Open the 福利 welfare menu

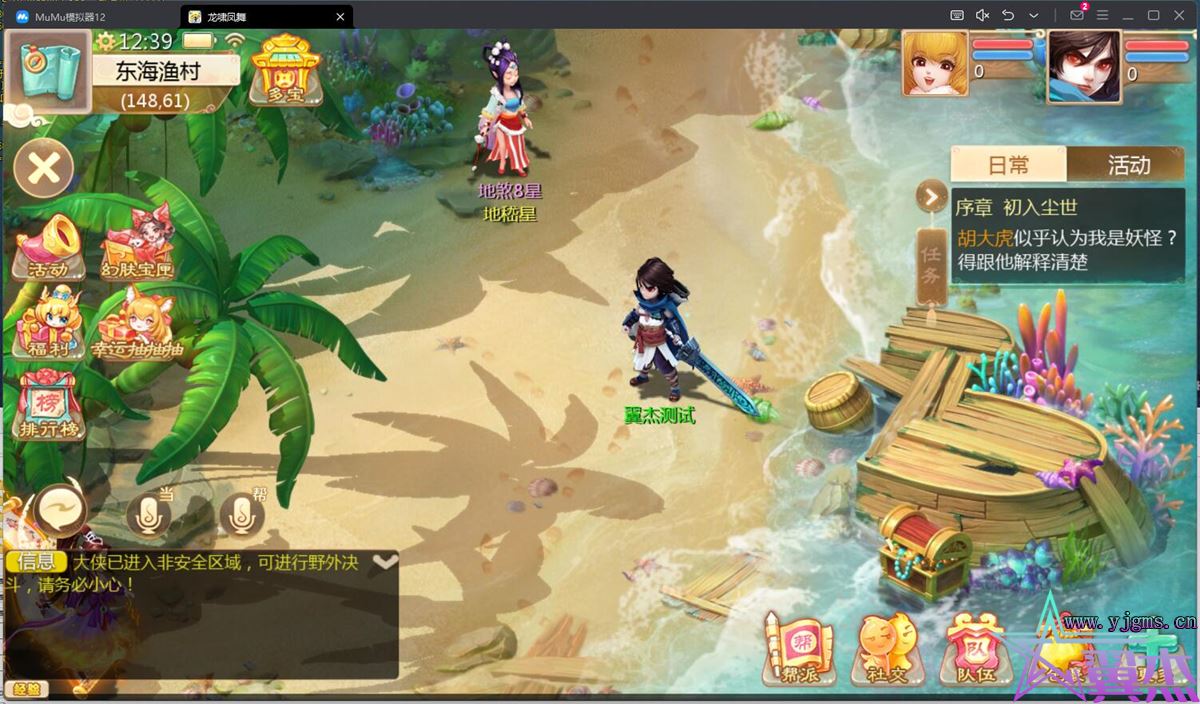(48, 324)
